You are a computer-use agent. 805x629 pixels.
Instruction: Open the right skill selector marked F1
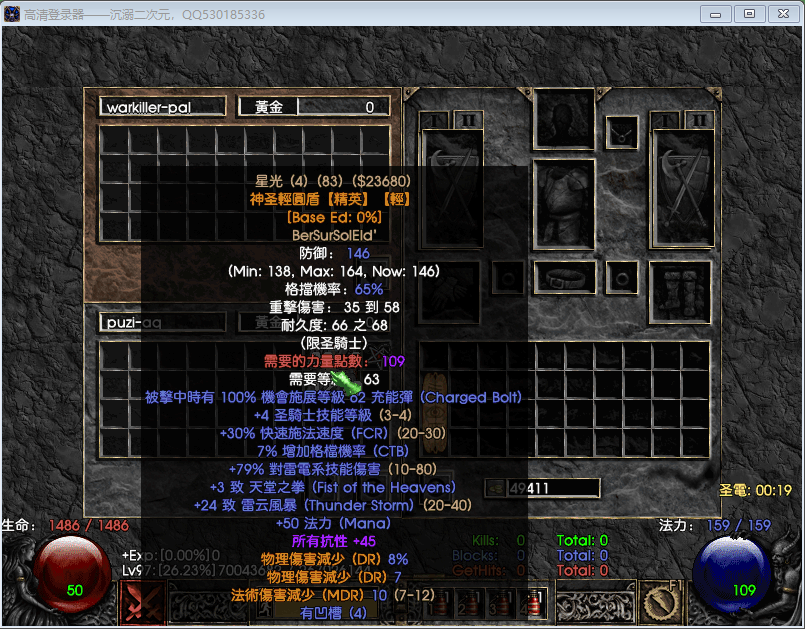pyautogui.click(x=661, y=603)
